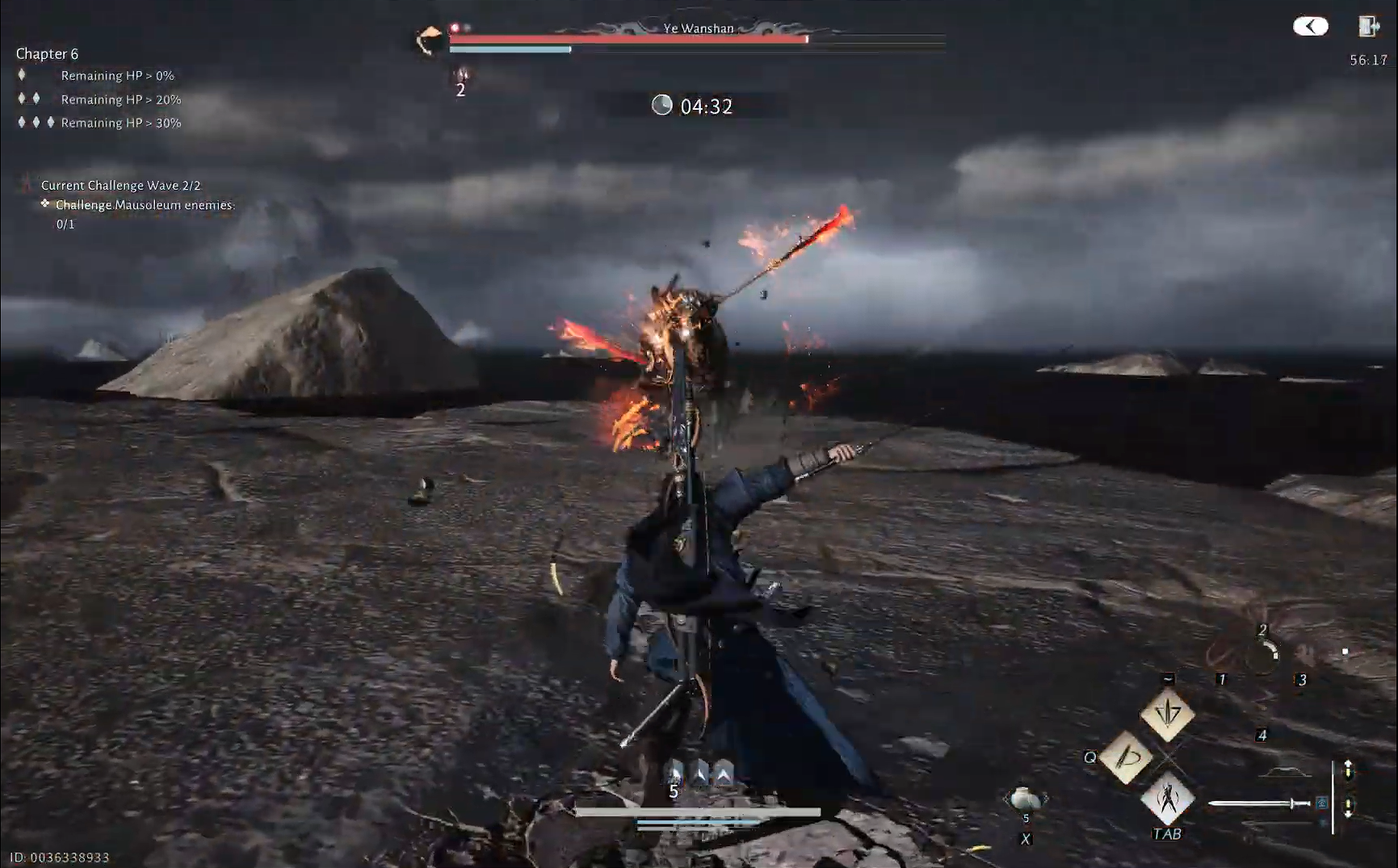Click the Remaining HP > 30% reward row
This screenshot has width=1398, height=868.
point(121,122)
